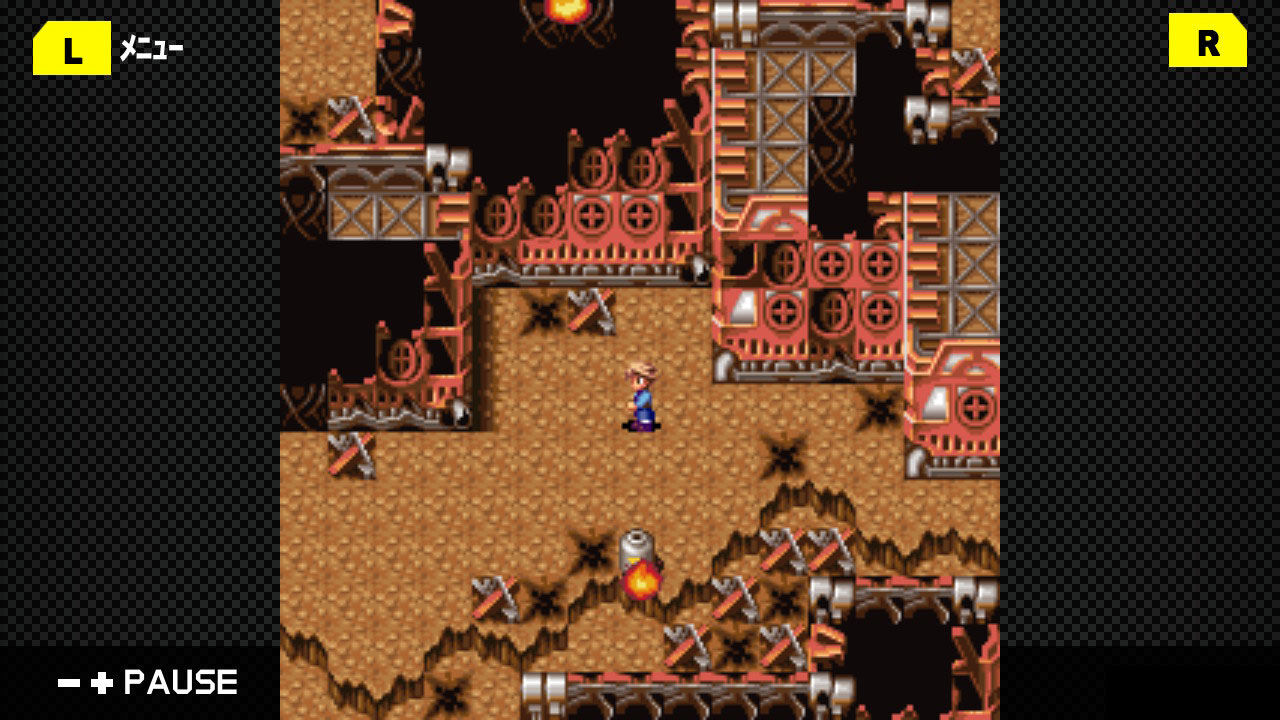Screen dimensions: 1280x720
Task: Select the player character sprite
Action: [x=643, y=398]
